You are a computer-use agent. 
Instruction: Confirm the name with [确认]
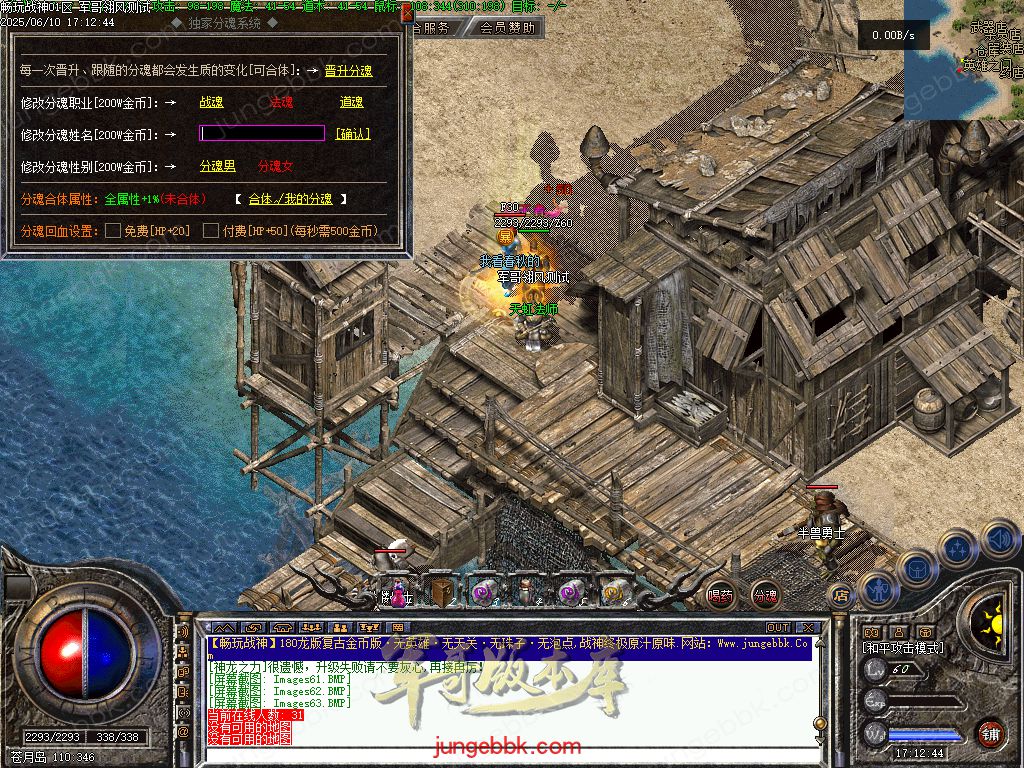352,134
